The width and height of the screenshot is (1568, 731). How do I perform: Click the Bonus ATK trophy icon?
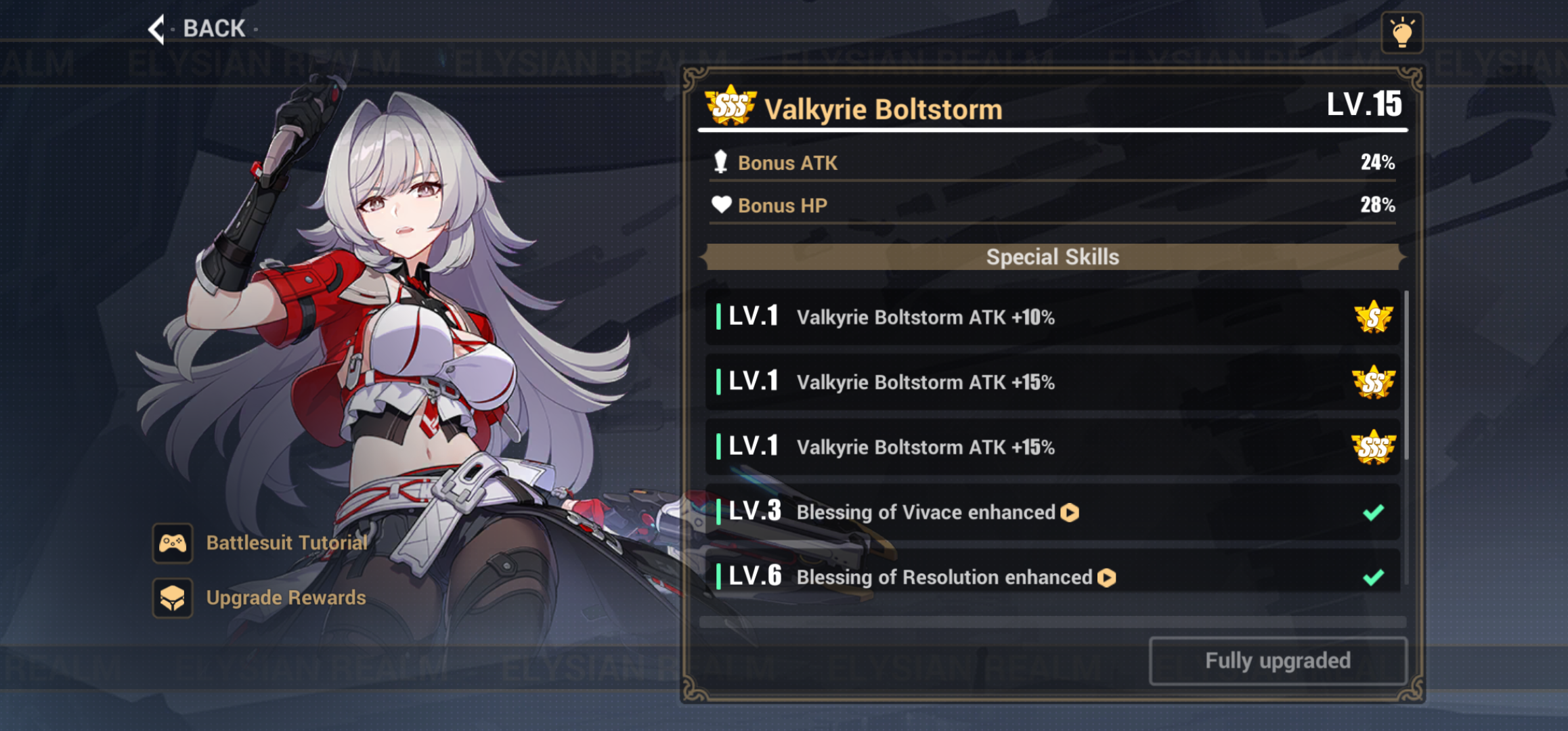(721, 162)
